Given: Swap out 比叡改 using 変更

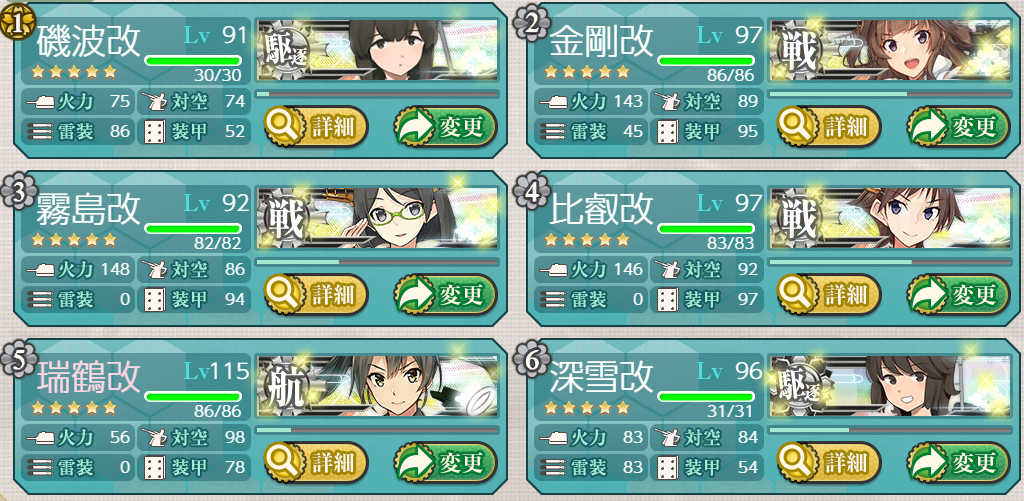Looking at the screenshot, I should click(x=960, y=294).
